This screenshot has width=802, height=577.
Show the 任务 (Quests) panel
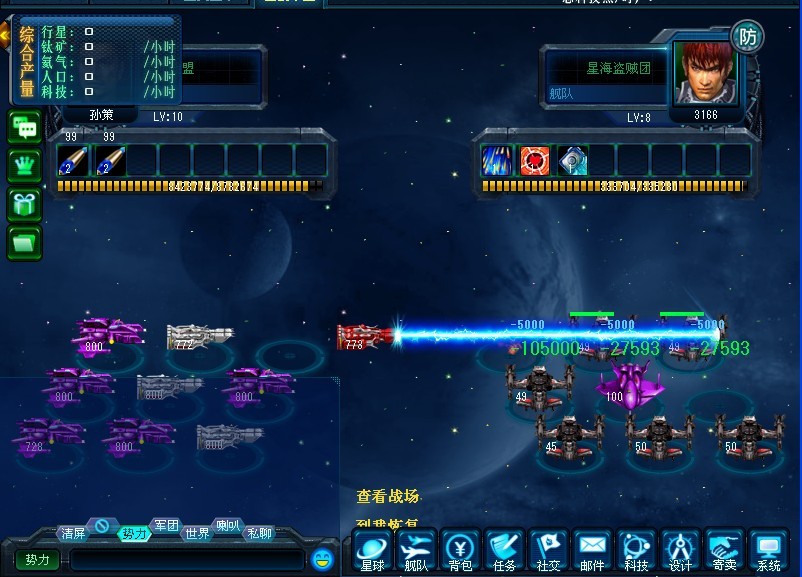tap(504, 551)
